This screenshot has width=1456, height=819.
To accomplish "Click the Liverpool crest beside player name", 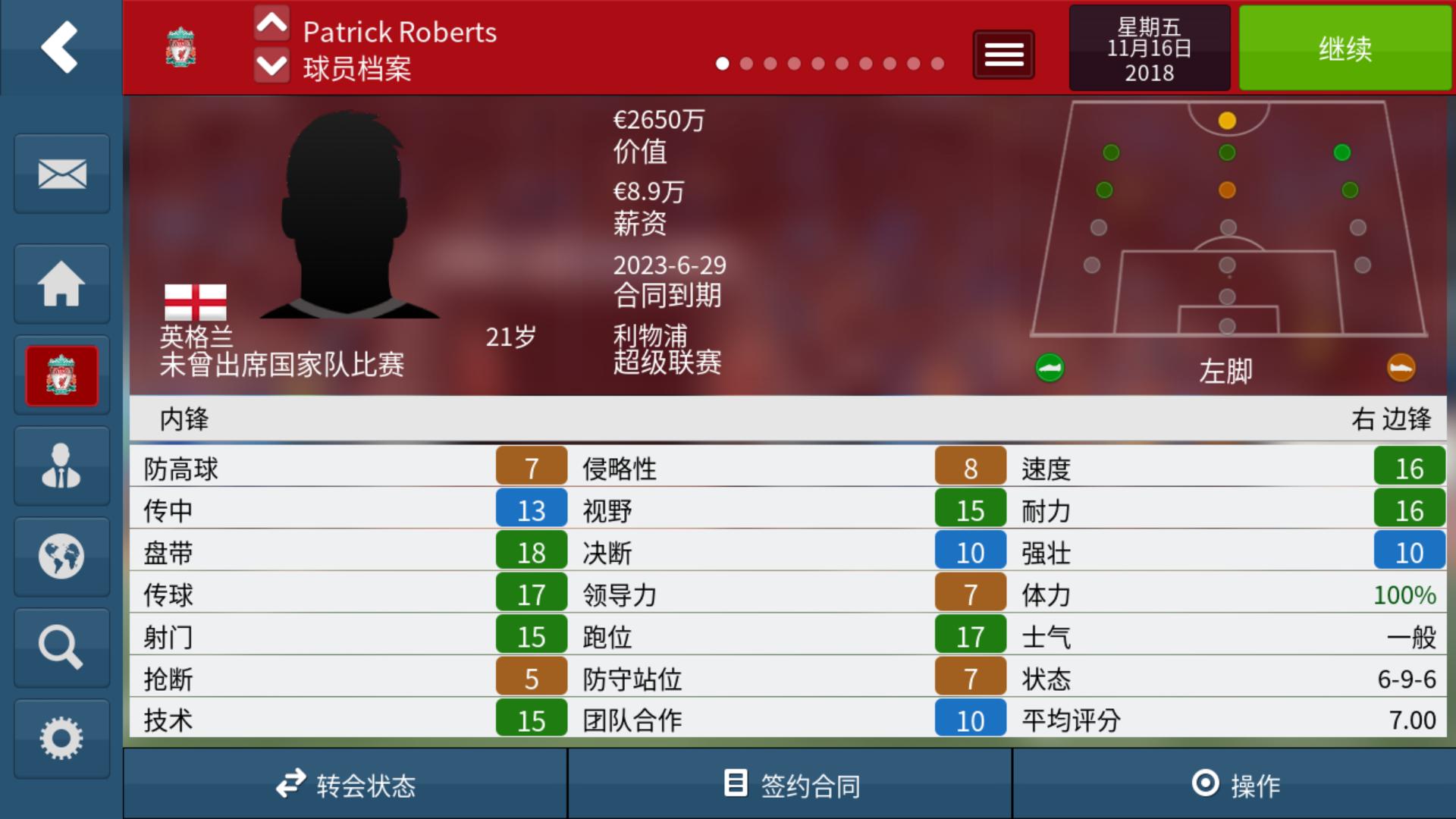I will (x=180, y=47).
